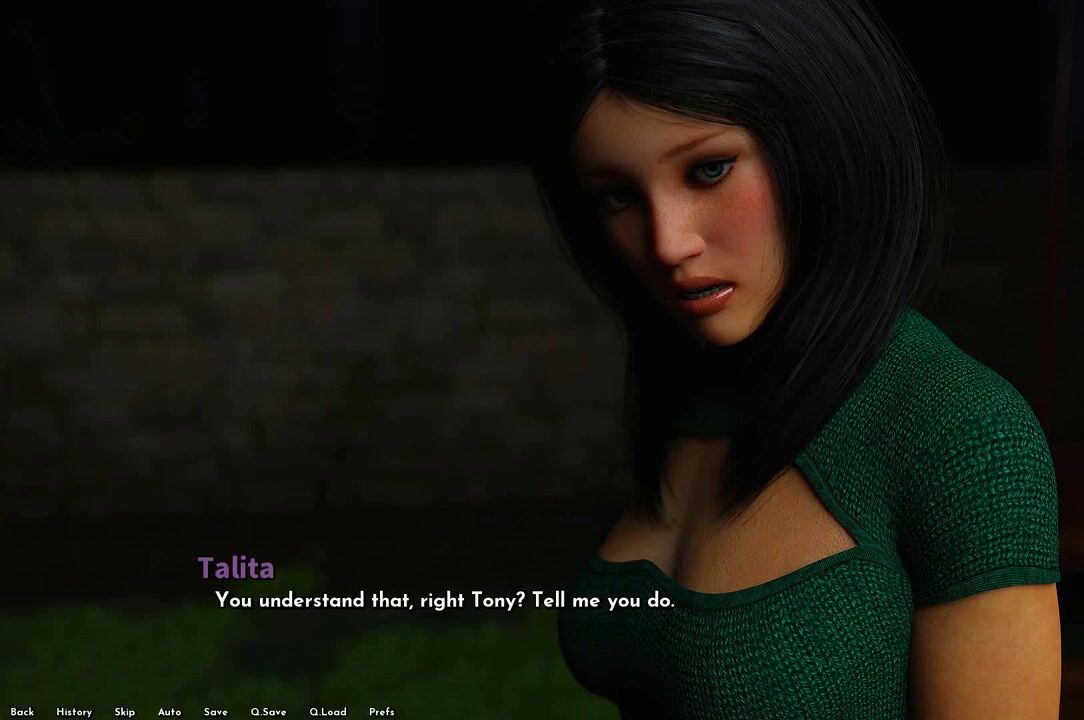The image size is (1084, 720).
Task: Open the Save game screen
Action: click(216, 712)
